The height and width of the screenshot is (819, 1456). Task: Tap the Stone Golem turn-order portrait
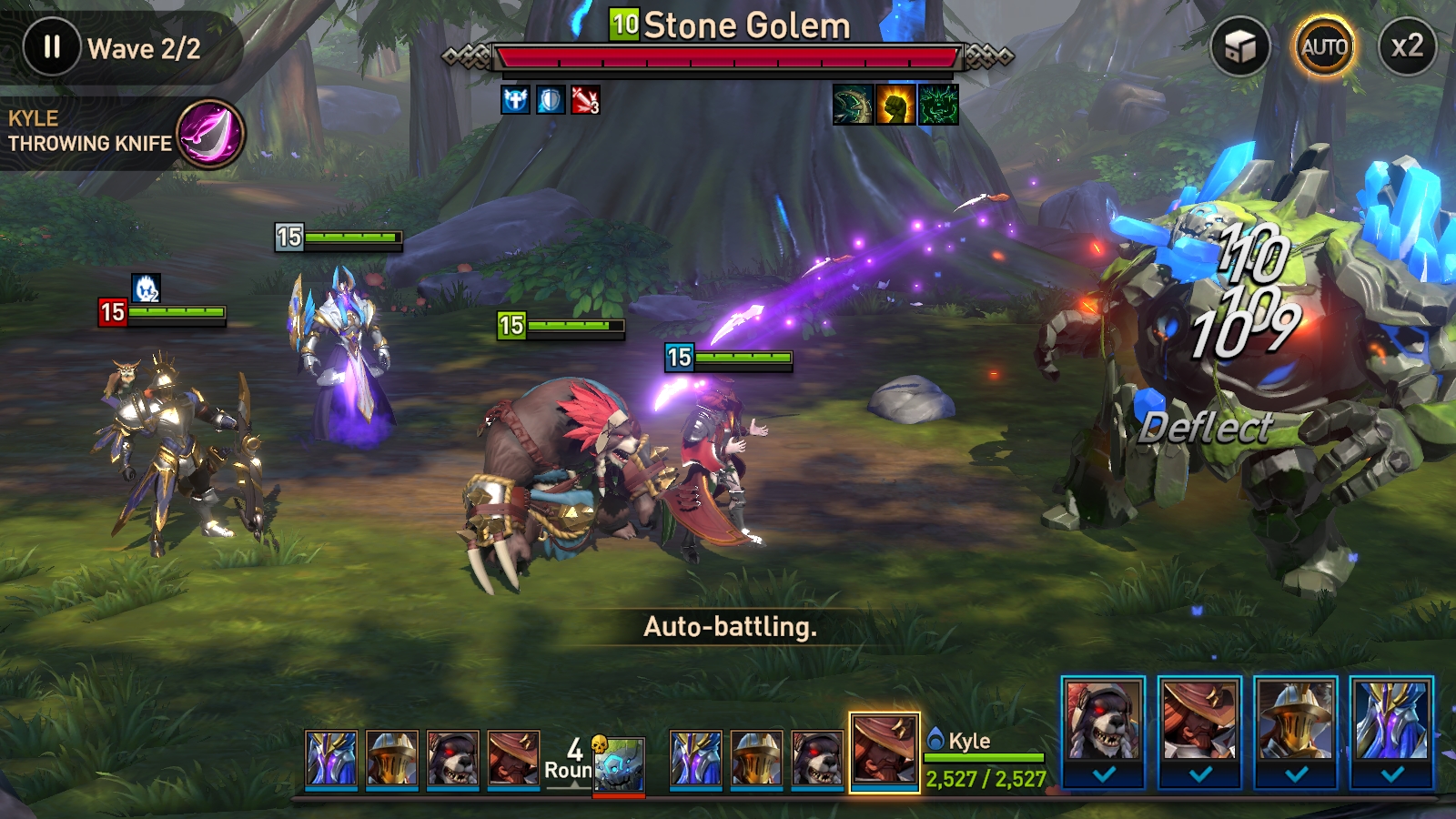[x=619, y=765]
